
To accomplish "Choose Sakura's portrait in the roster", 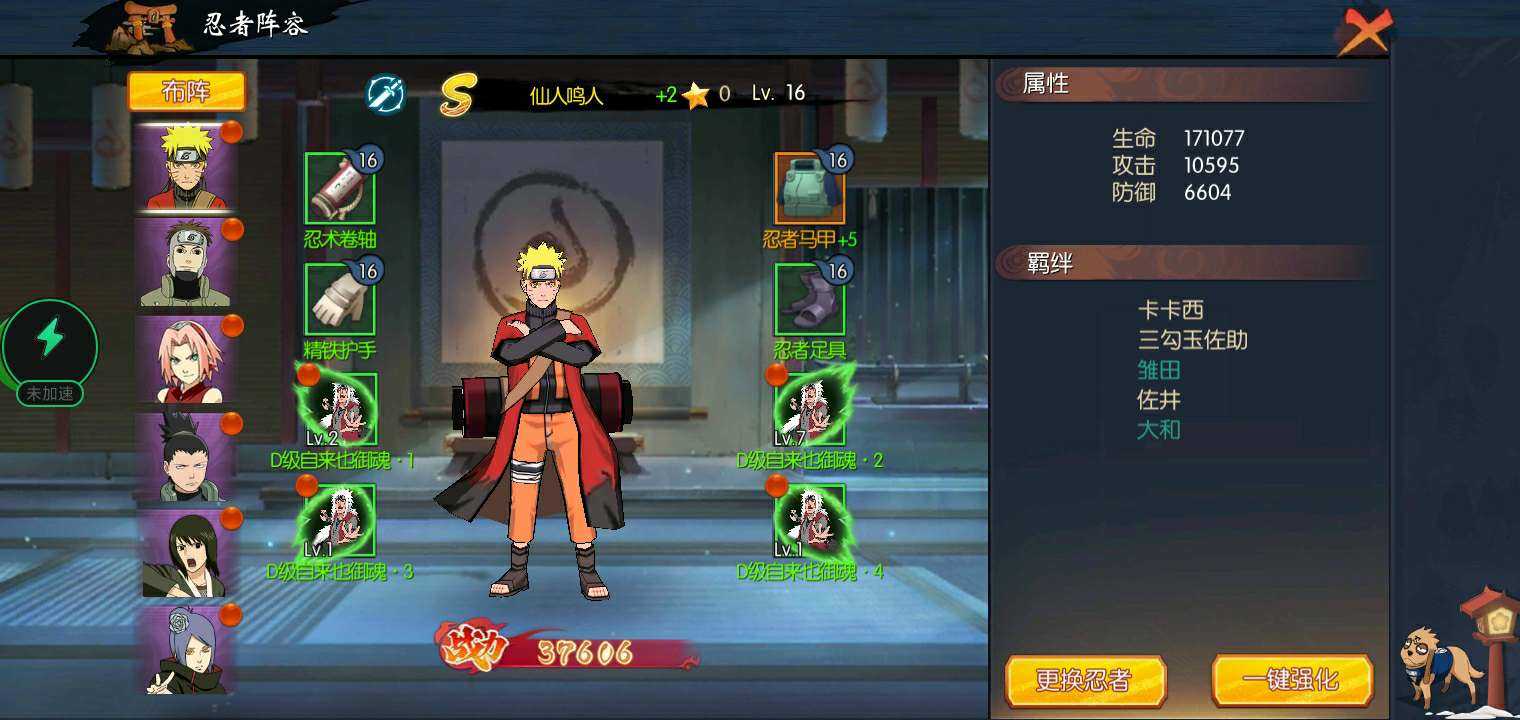I will click(185, 360).
